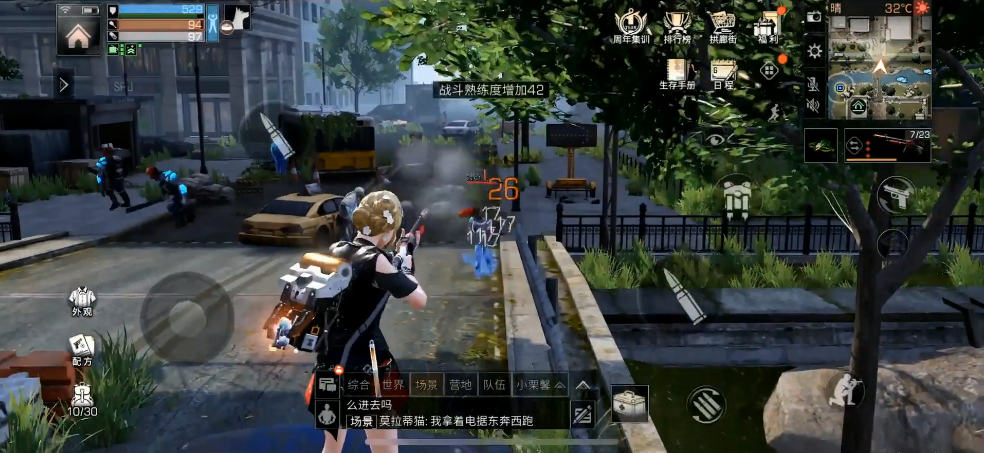Viewport: 984px width, 453px height.
Task: Open the 配方 recipes menu
Action: point(82,350)
